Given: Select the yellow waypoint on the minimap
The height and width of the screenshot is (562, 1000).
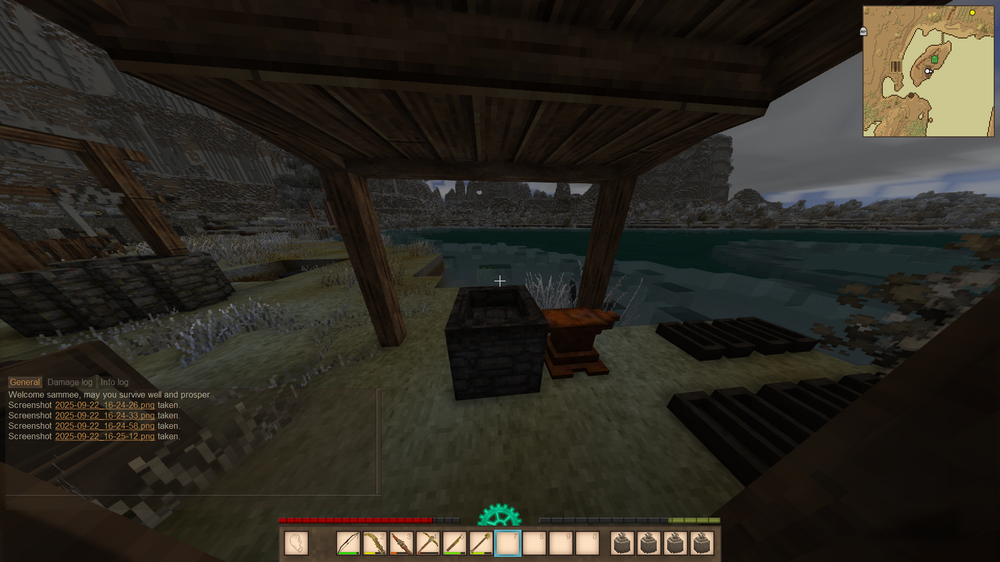Looking at the screenshot, I should [x=972, y=12].
